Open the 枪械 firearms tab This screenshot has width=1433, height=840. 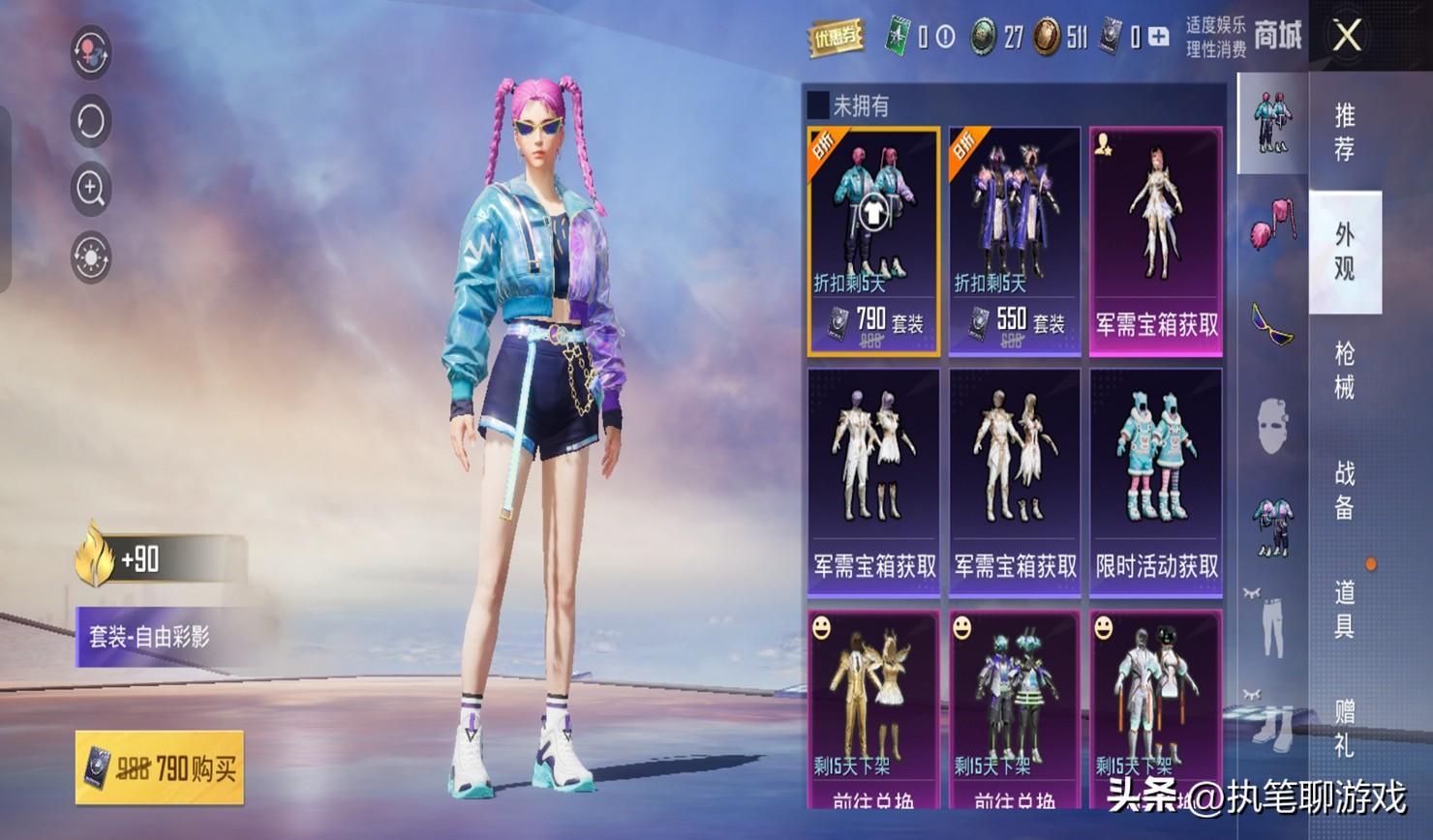pos(1345,370)
